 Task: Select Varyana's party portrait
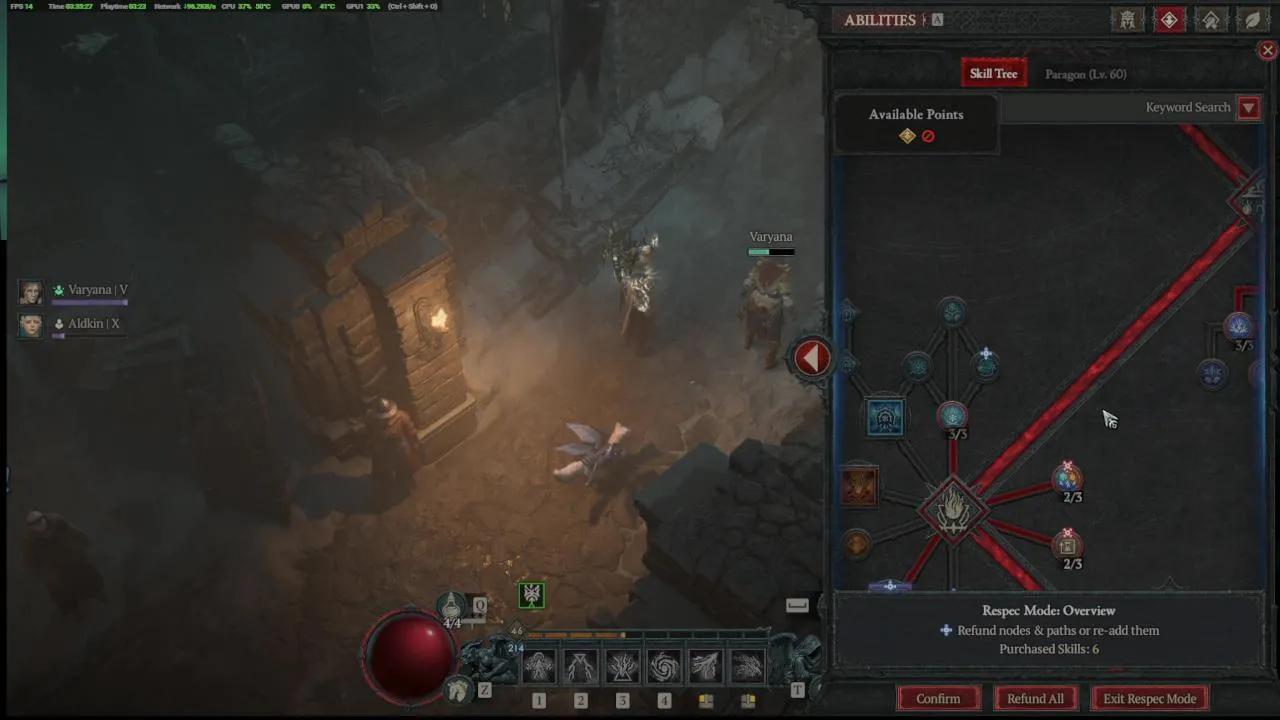point(31,291)
